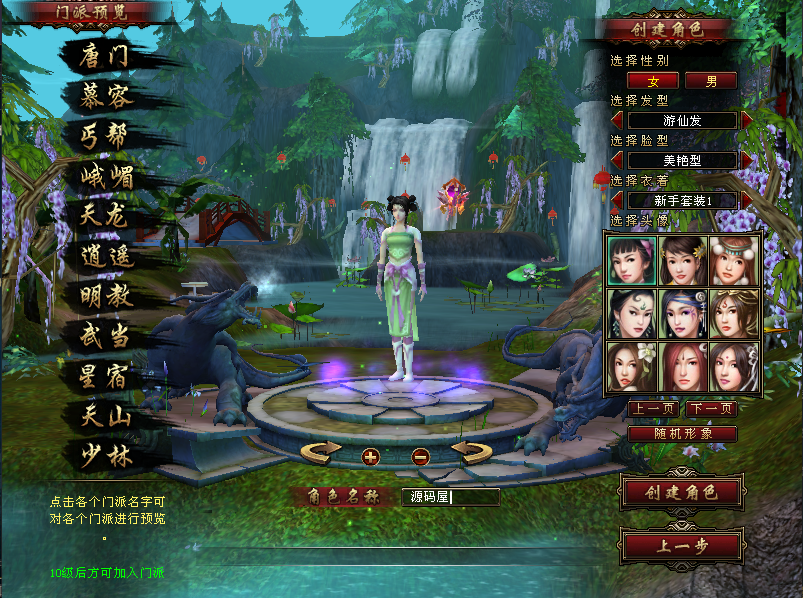Preview the 慕容 sect
The width and height of the screenshot is (803, 598).
105,96
